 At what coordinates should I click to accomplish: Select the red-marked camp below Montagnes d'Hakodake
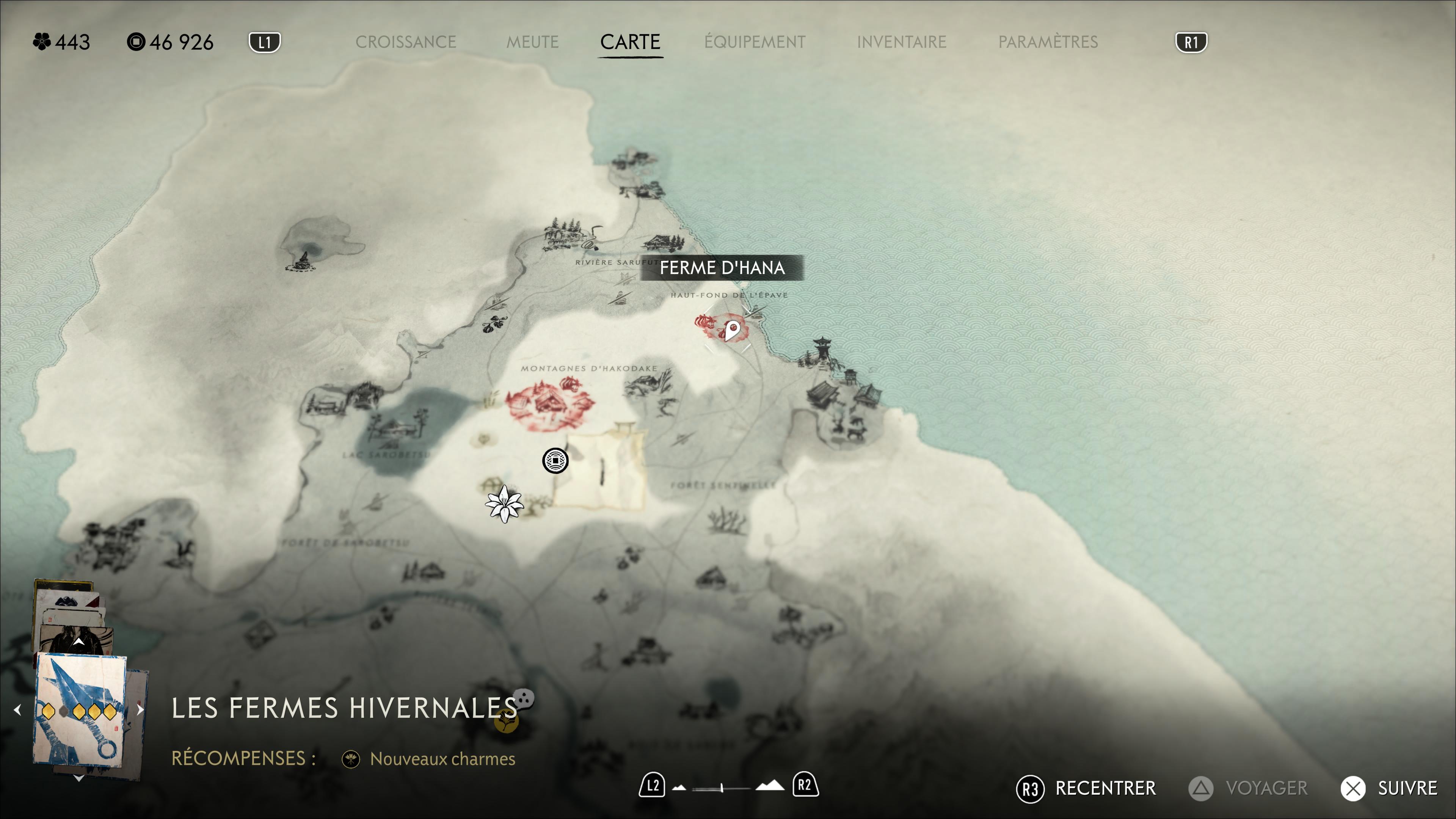click(x=548, y=403)
